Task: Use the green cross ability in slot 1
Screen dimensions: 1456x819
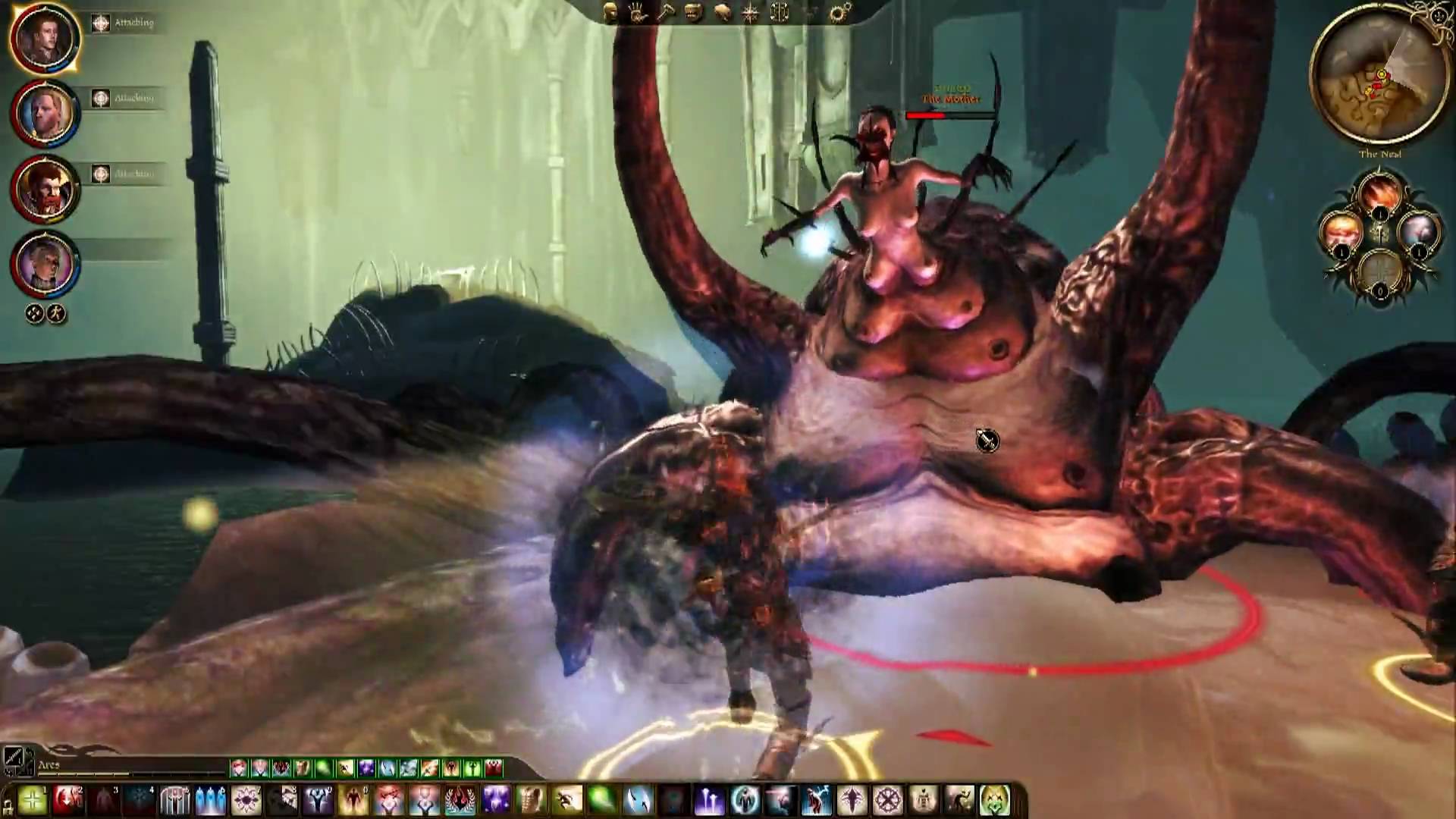Action: 32,800
